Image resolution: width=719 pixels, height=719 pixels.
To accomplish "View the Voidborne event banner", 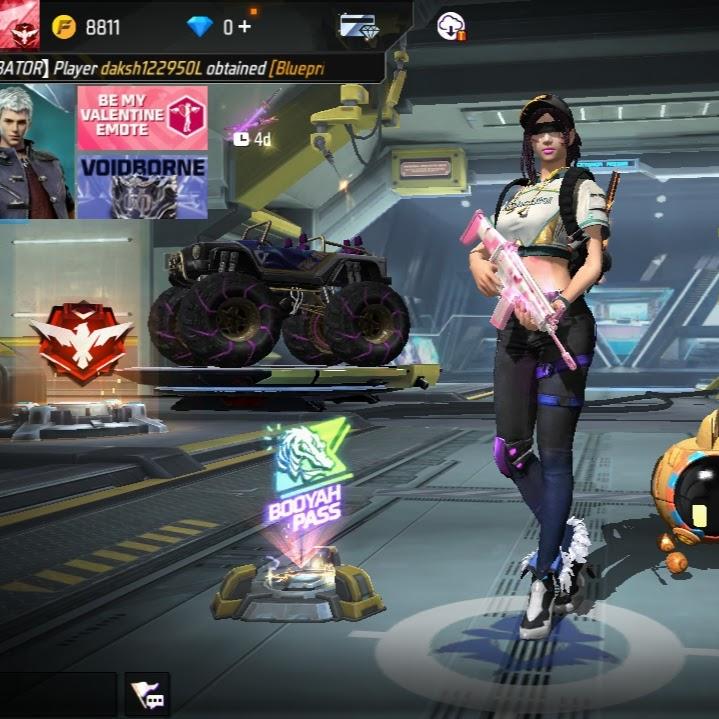I will [141, 185].
